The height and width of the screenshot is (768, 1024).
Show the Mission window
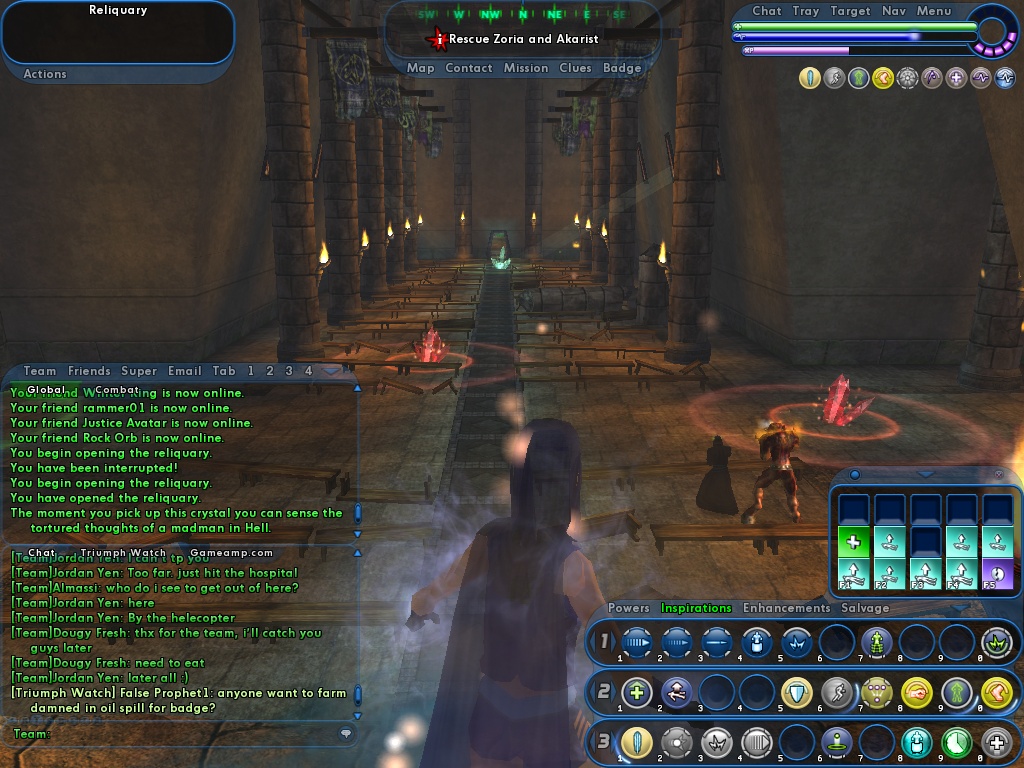[526, 68]
